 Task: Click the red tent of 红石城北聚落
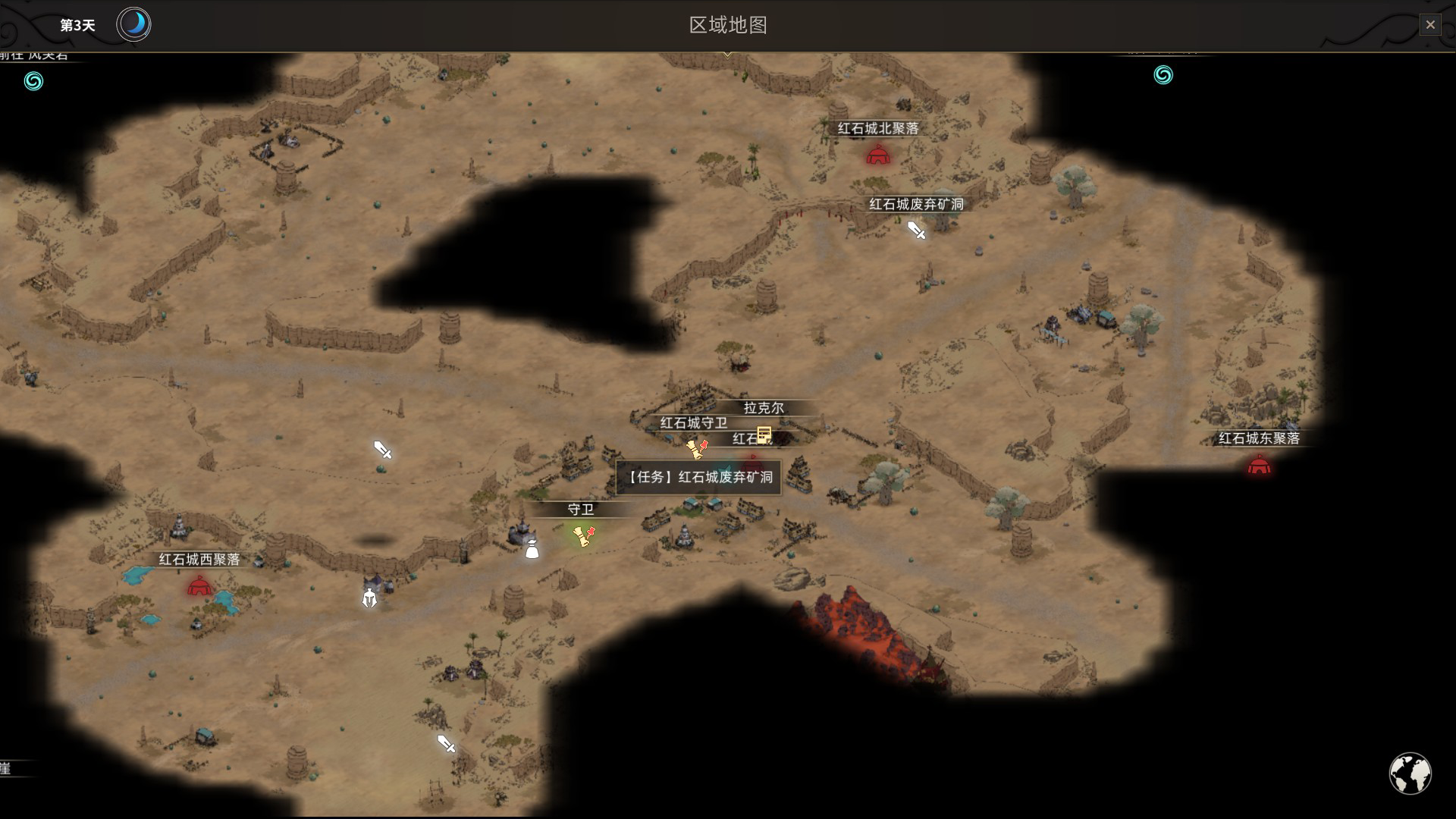tap(877, 155)
